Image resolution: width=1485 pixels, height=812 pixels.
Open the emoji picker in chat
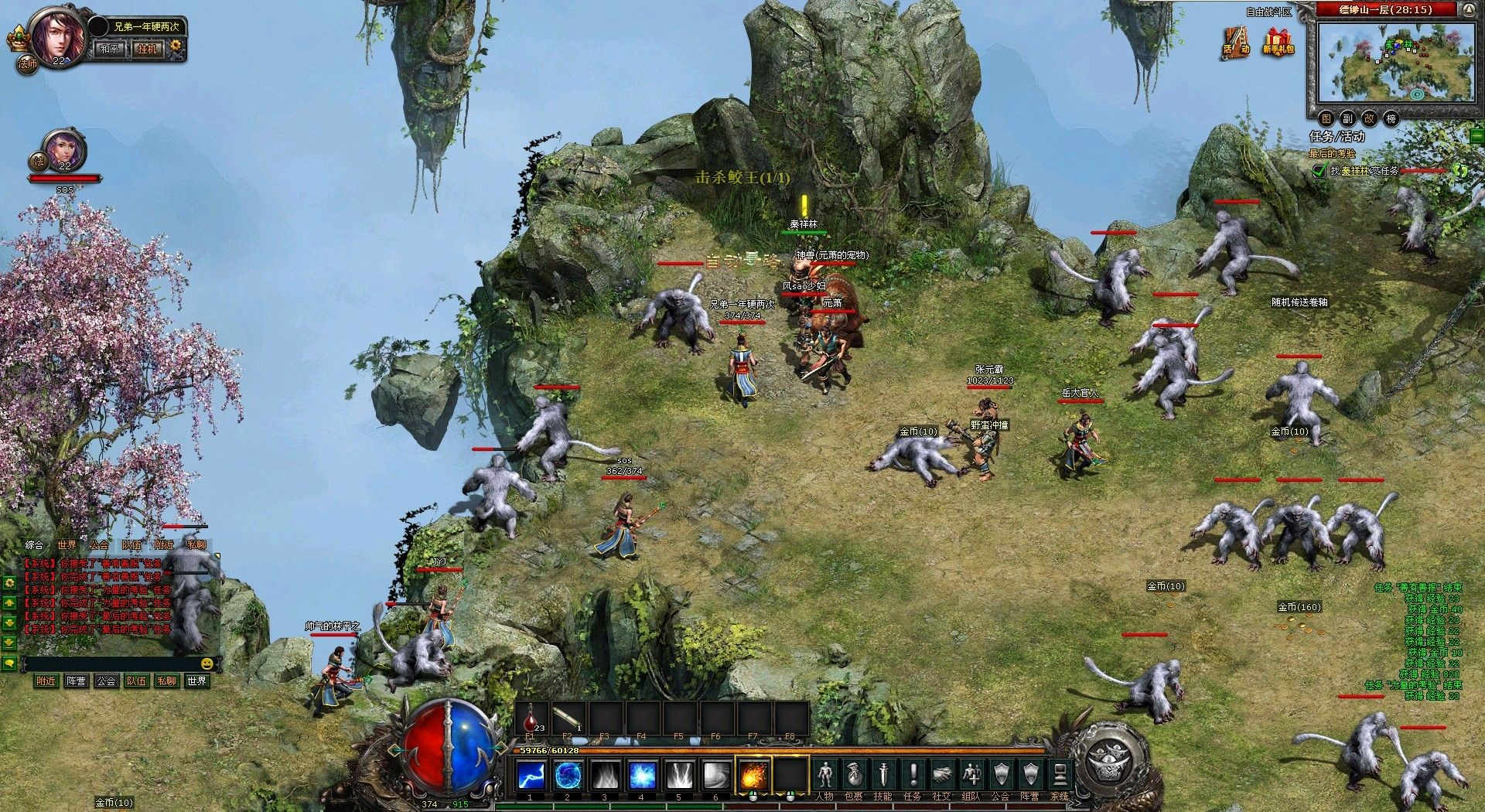point(207,664)
